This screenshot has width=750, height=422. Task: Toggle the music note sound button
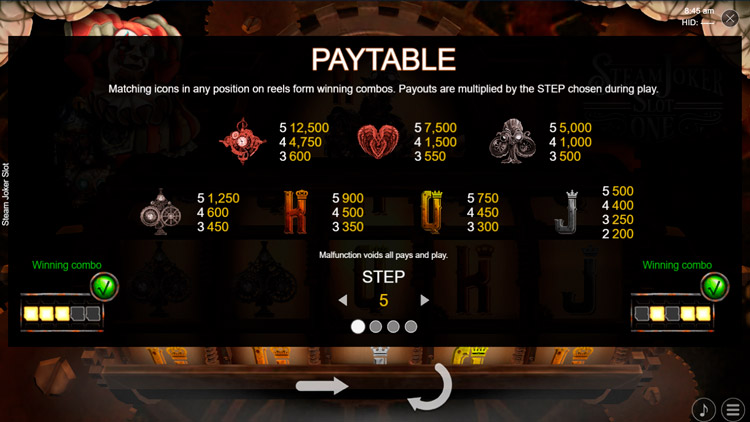[704, 409]
